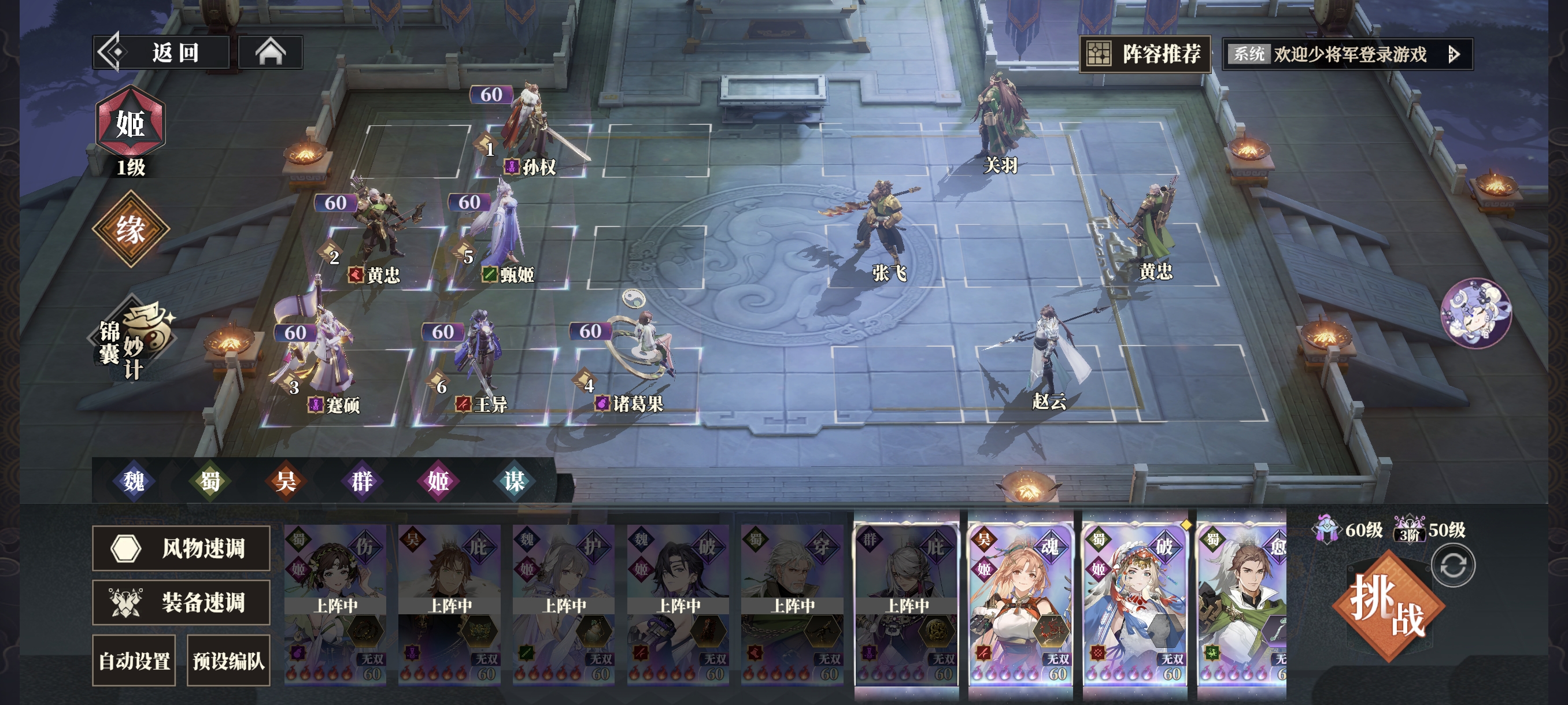Open the home screen icon
This screenshot has height=705, width=1568.
point(270,53)
